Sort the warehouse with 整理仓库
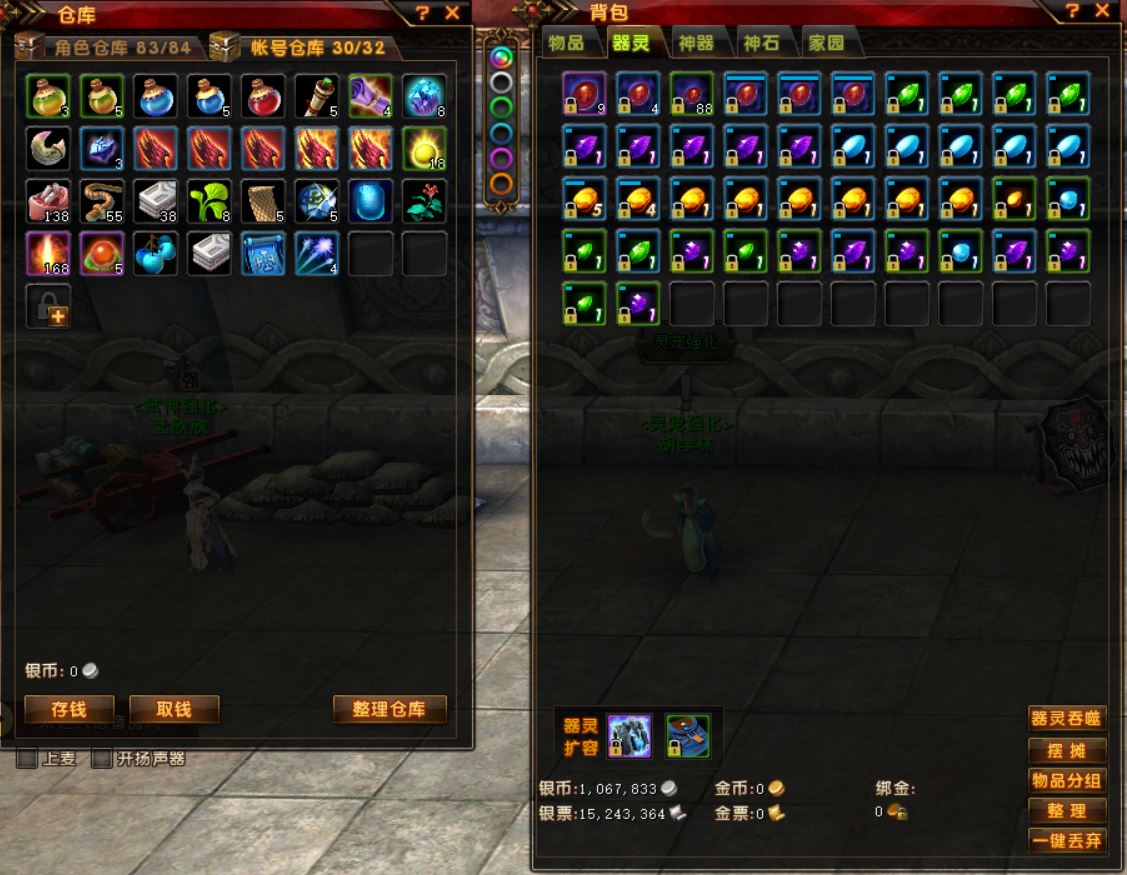The image size is (1127, 875). click(x=389, y=709)
